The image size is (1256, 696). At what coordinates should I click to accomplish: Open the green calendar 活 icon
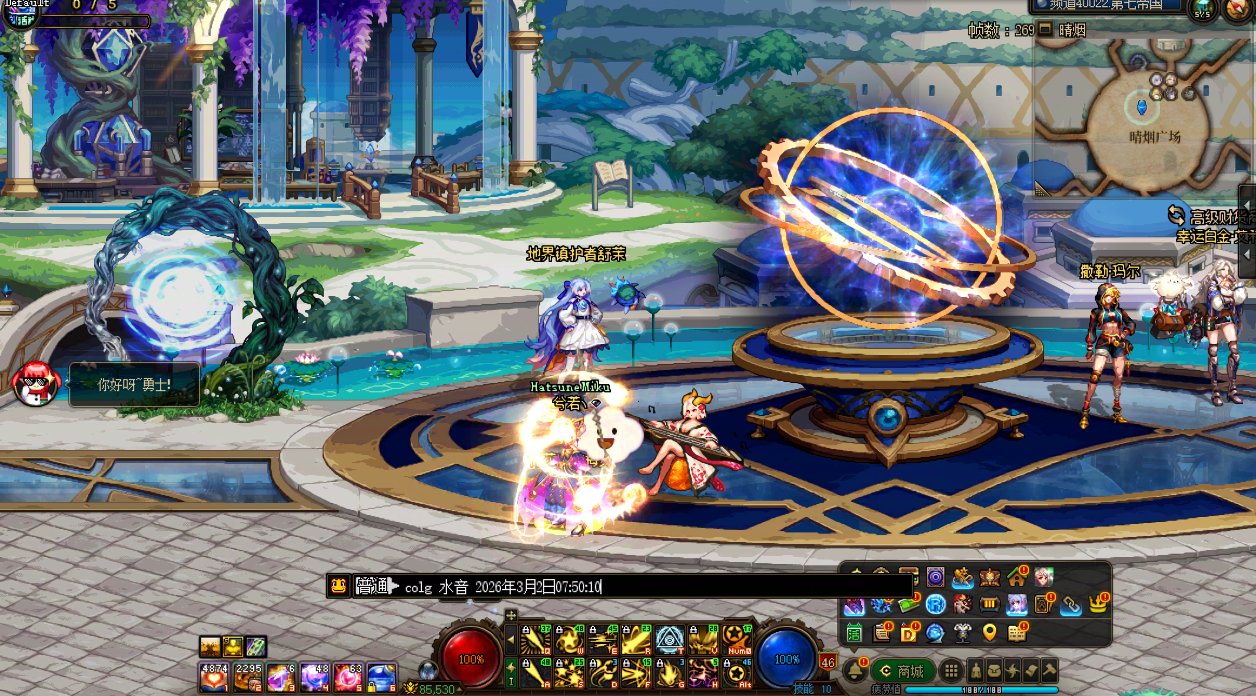(854, 632)
